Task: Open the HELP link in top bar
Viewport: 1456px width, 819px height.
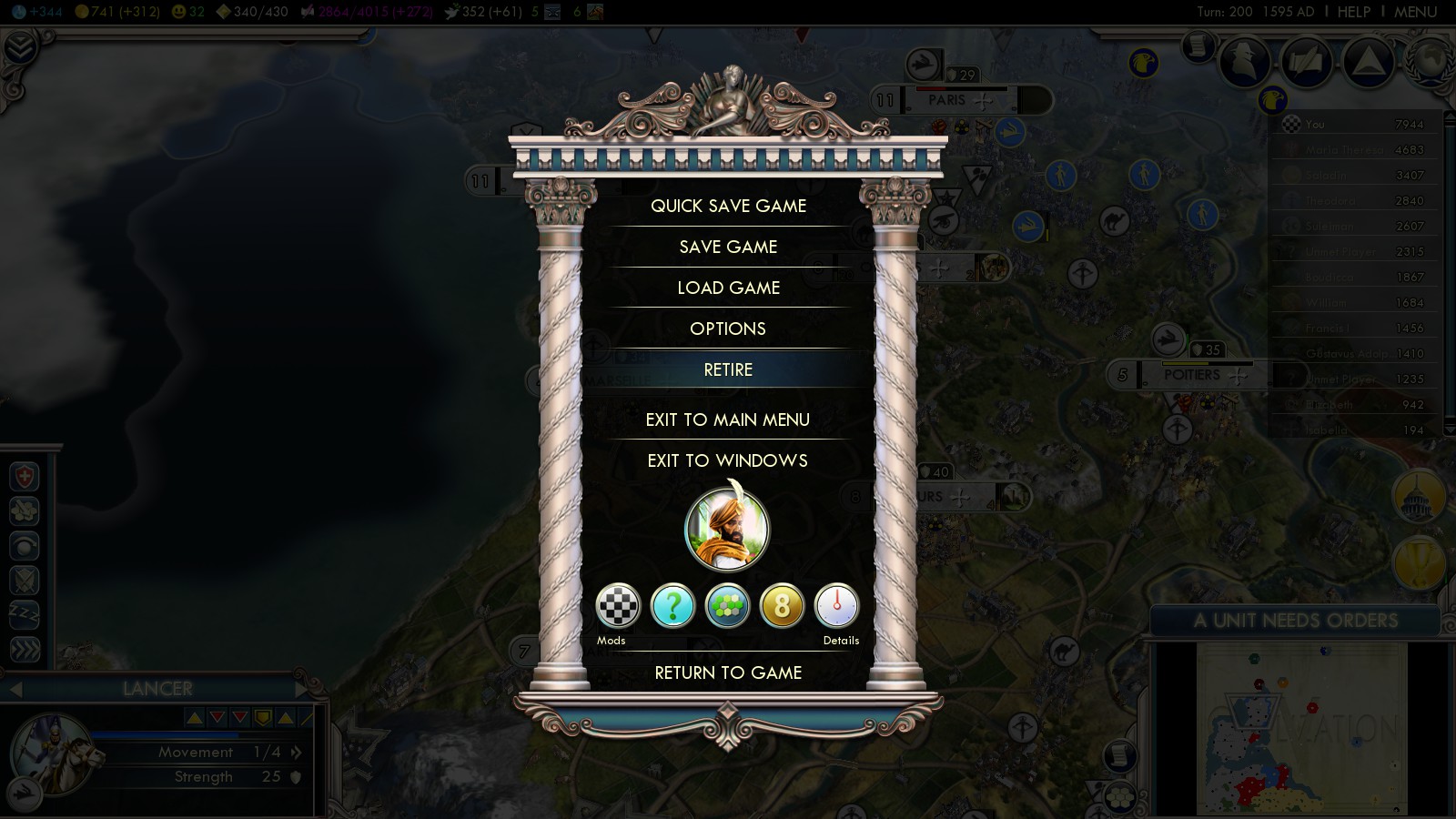Action: point(1353,12)
